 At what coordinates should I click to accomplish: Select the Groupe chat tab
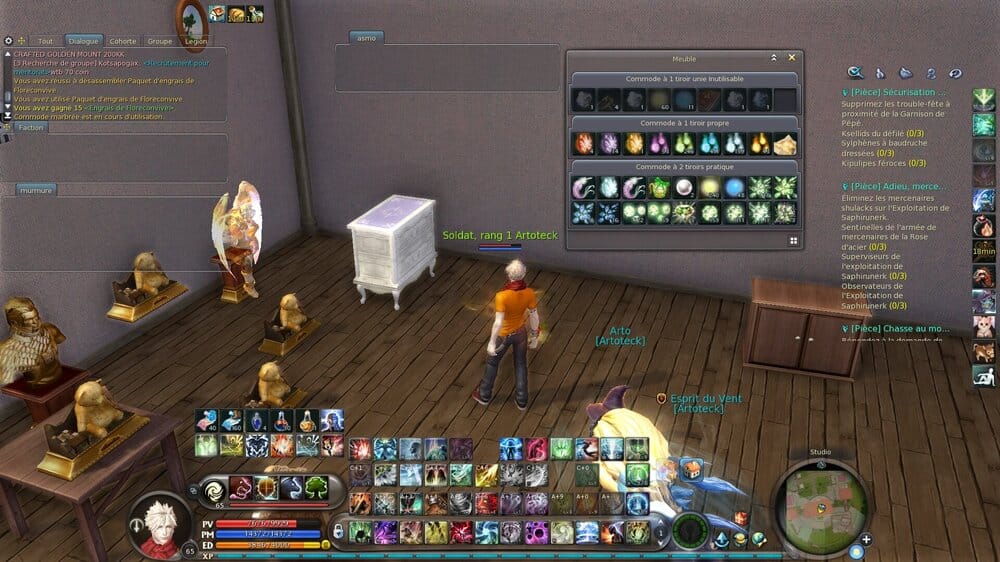(x=159, y=41)
